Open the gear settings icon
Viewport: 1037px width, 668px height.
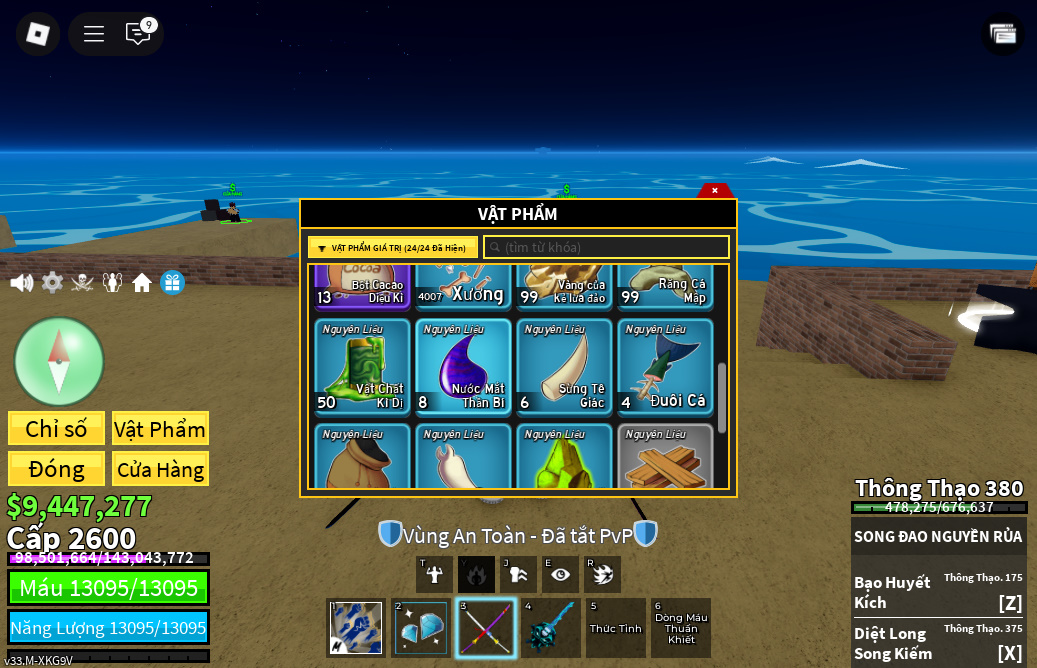[x=52, y=283]
